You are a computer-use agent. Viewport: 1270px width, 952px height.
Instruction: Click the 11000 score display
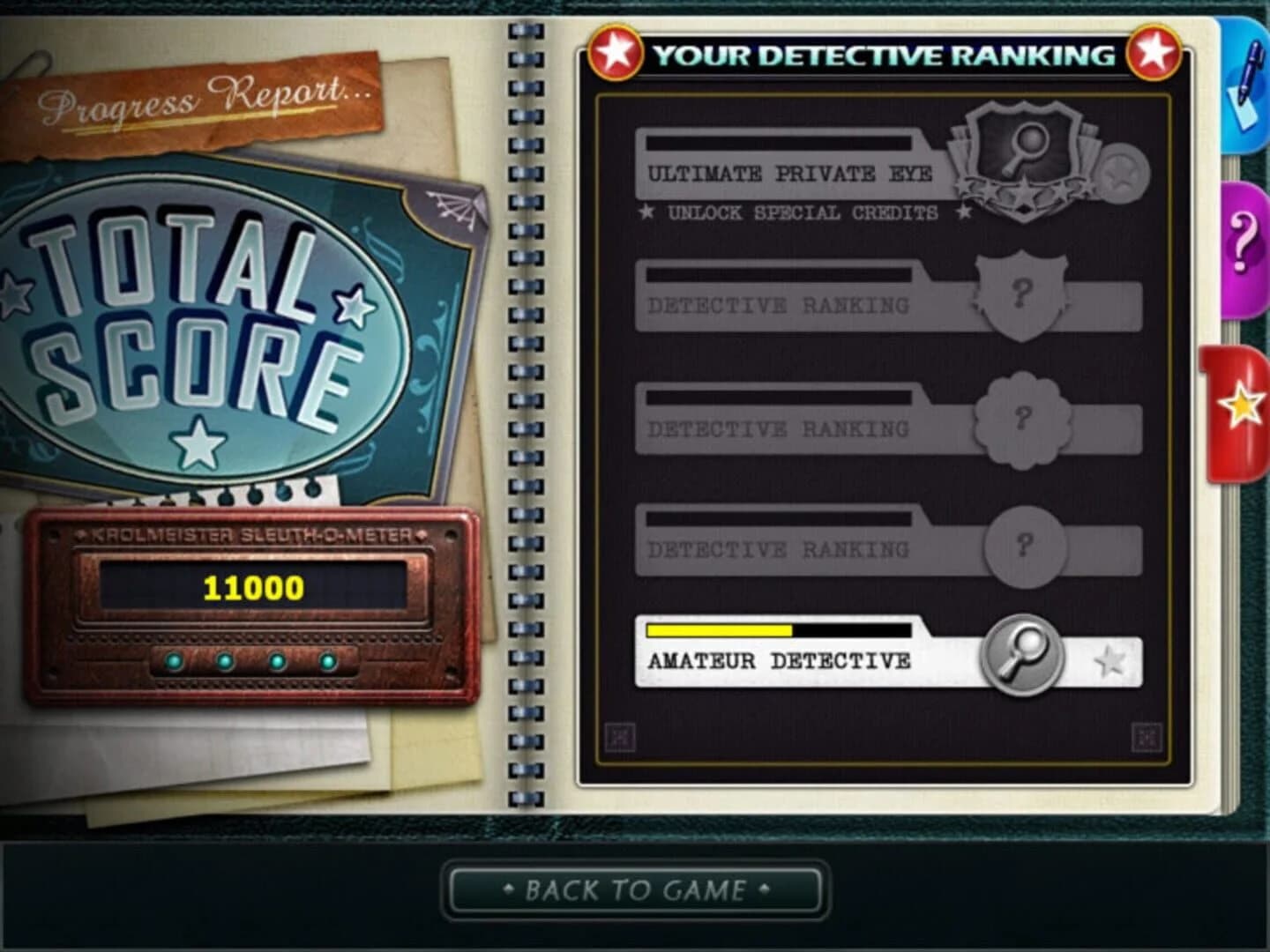coord(251,584)
